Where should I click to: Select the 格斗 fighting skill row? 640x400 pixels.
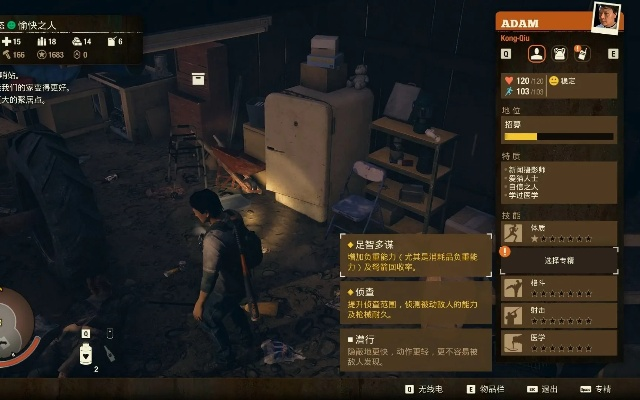tap(558, 288)
